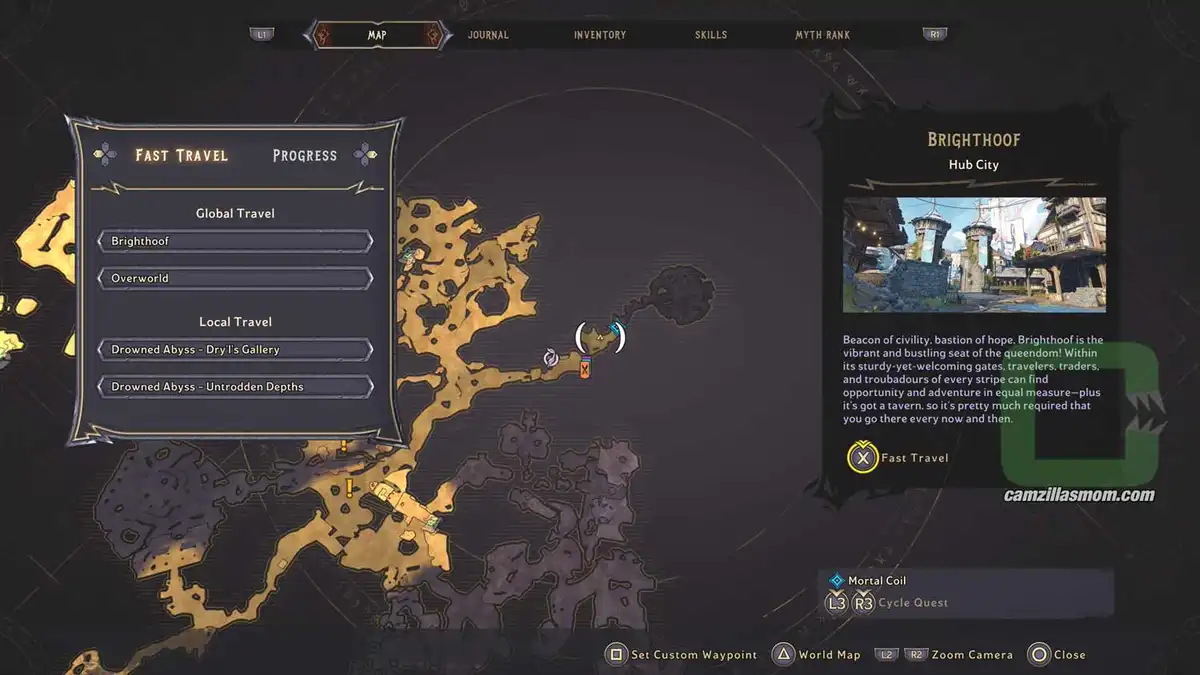
Task: Pick Drowned Abyss - Untrodden Depths
Action: click(x=236, y=387)
